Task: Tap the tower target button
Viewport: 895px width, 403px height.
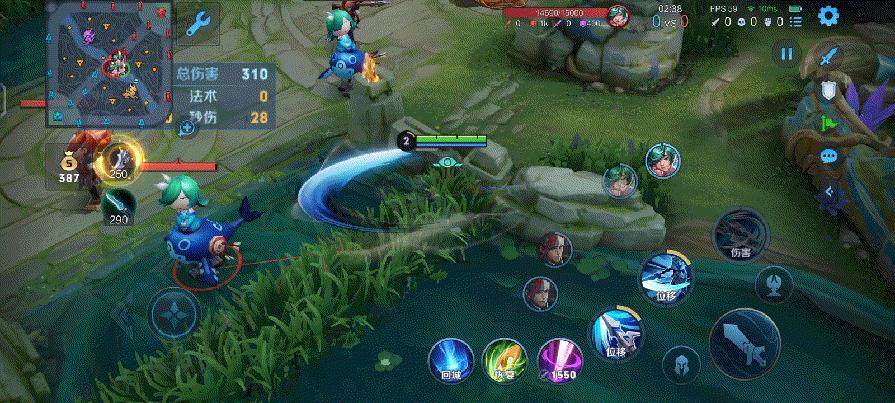Action: (x=773, y=284)
